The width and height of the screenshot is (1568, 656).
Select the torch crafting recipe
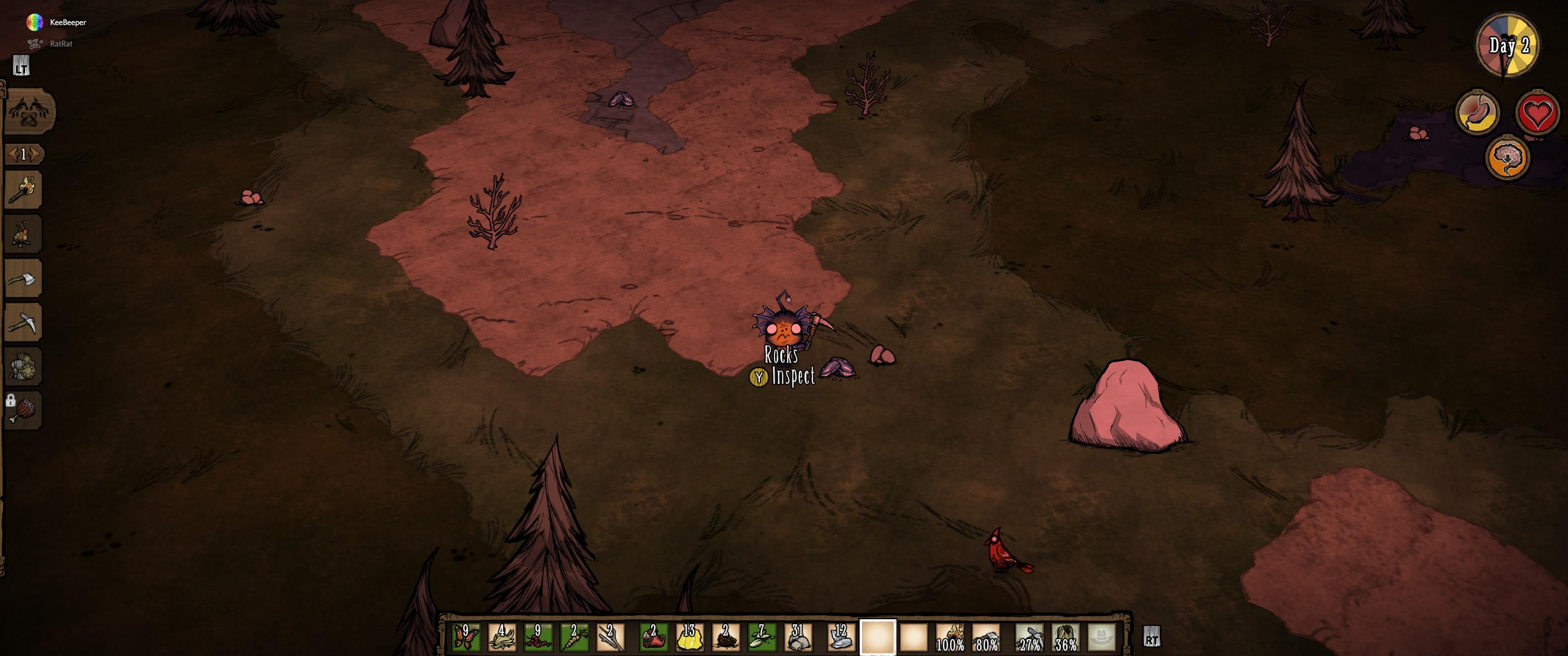[23, 190]
